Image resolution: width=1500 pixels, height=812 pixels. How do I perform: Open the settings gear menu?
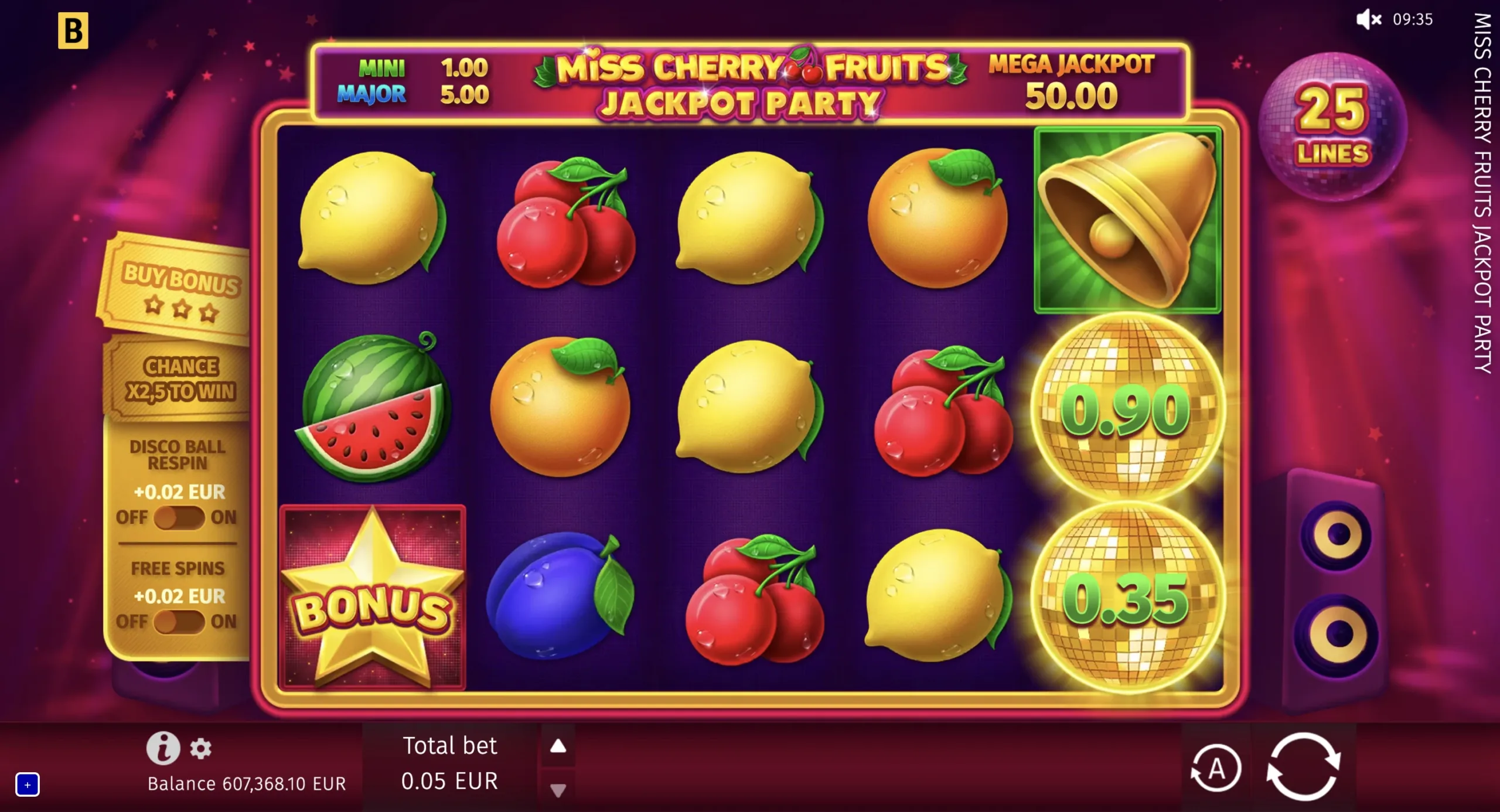[202, 749]
